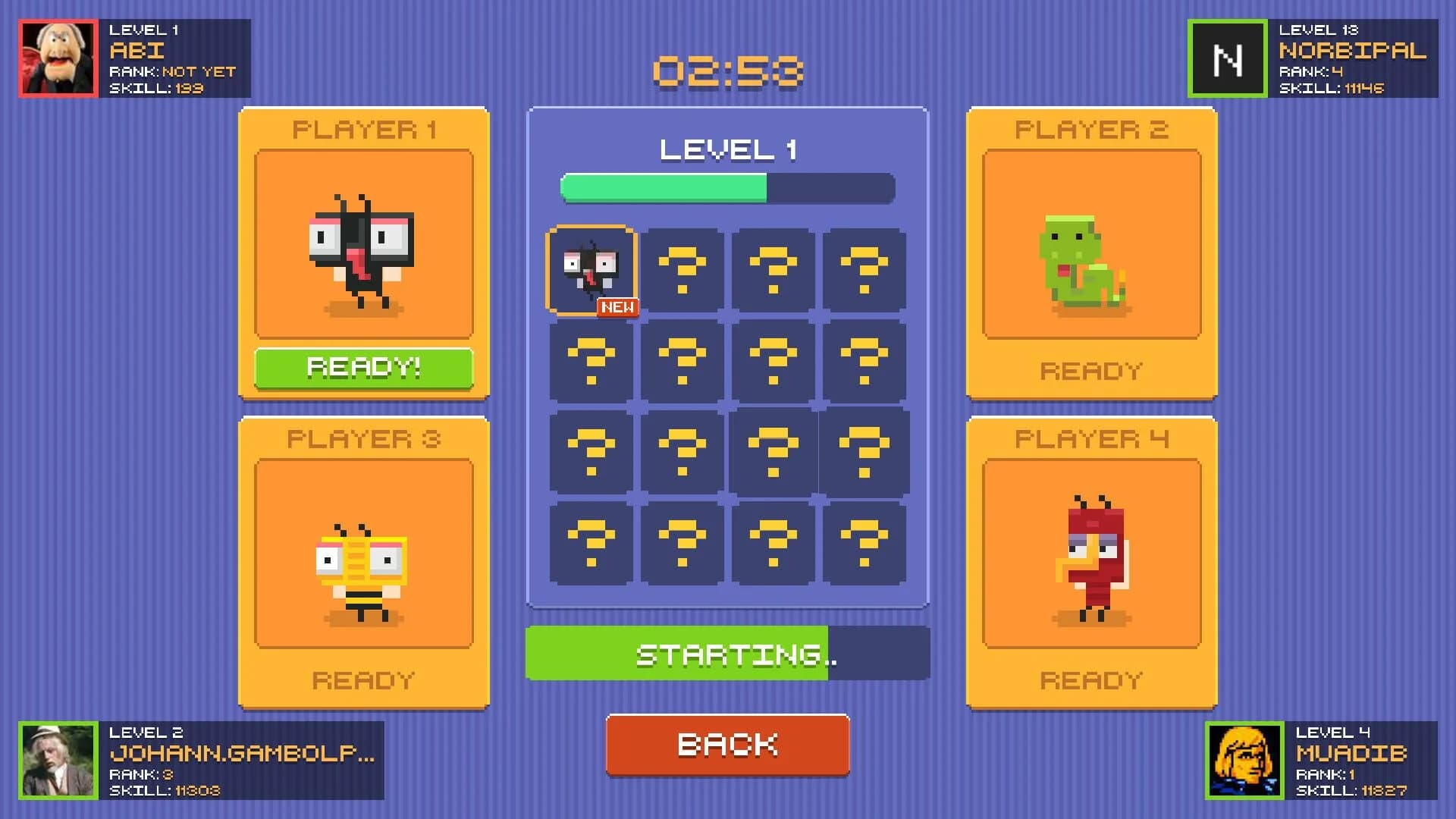Click the Level 1 experience progress bar
Image resolution: width=1456 pixels, height=819 pixels.
[x=726, y=188]
